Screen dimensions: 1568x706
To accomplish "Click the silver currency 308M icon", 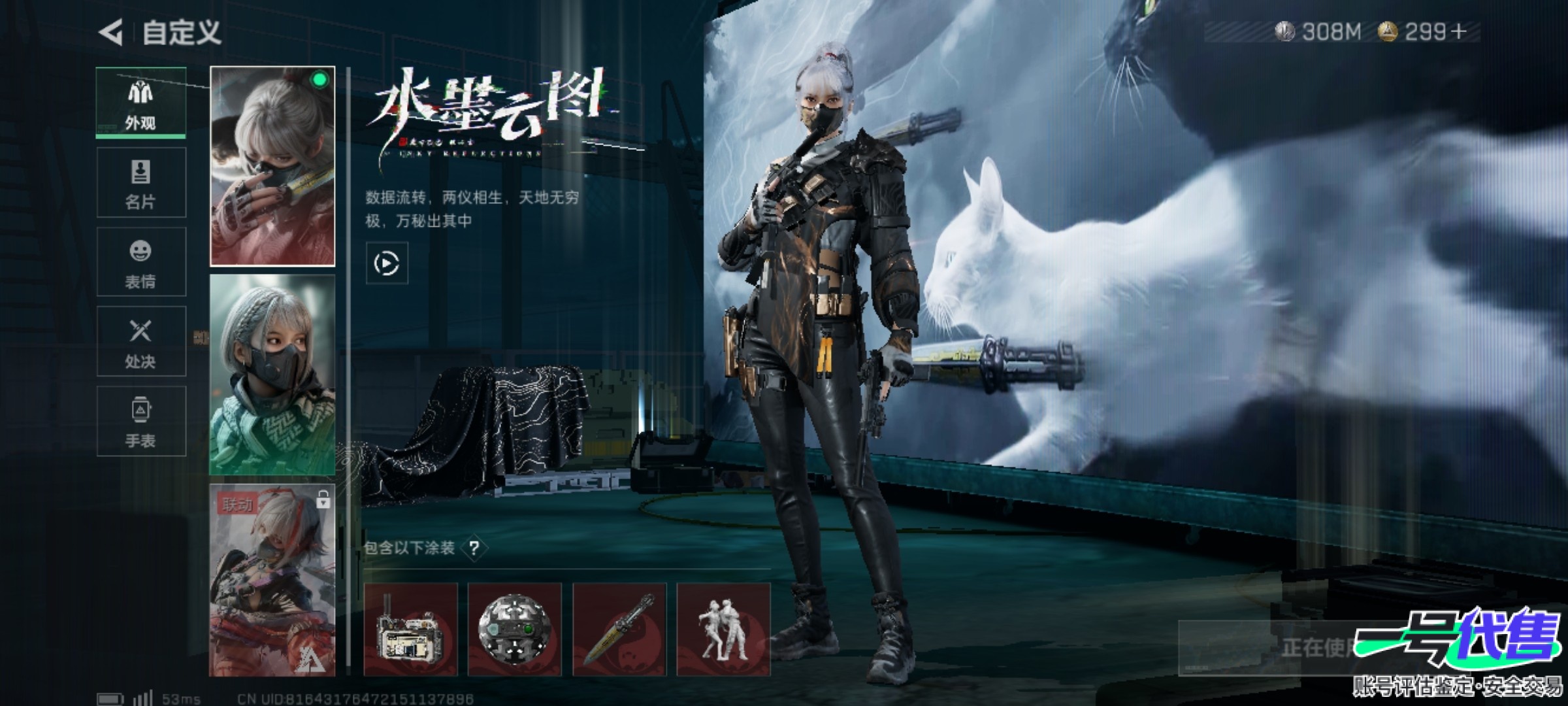I will click(1284, 31).
